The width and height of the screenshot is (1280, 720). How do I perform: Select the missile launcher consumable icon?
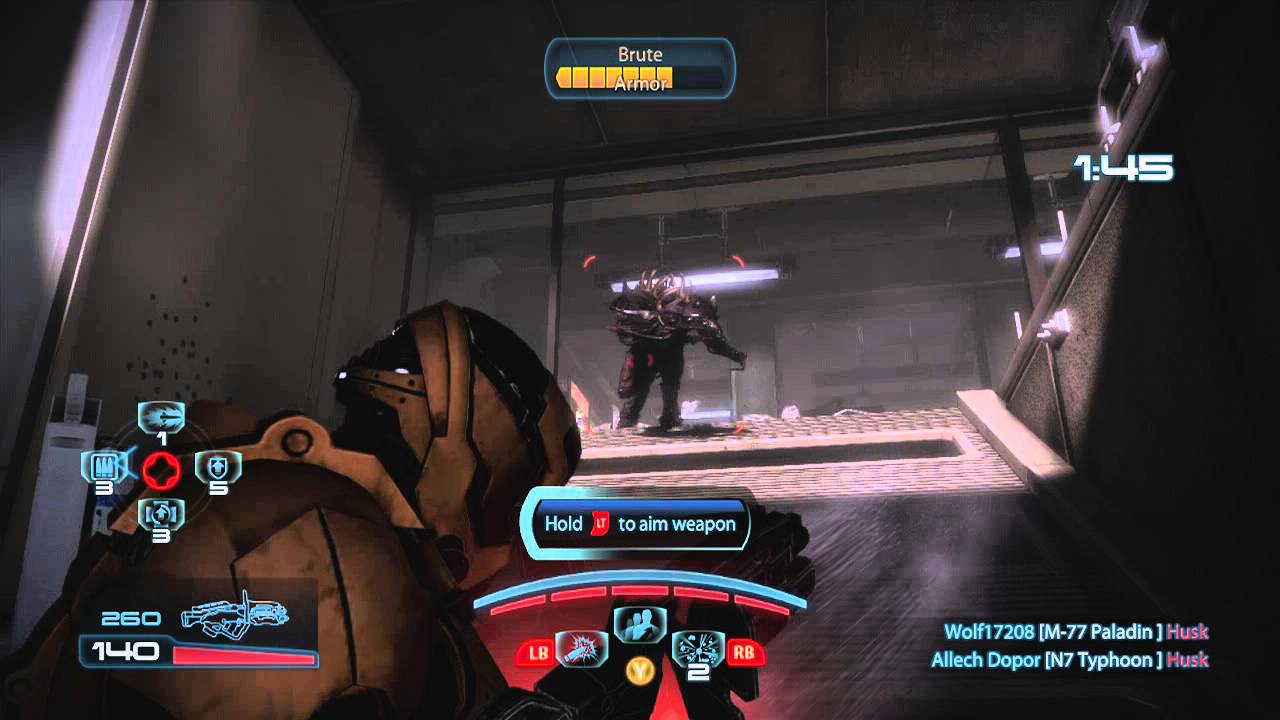[161, 414]
